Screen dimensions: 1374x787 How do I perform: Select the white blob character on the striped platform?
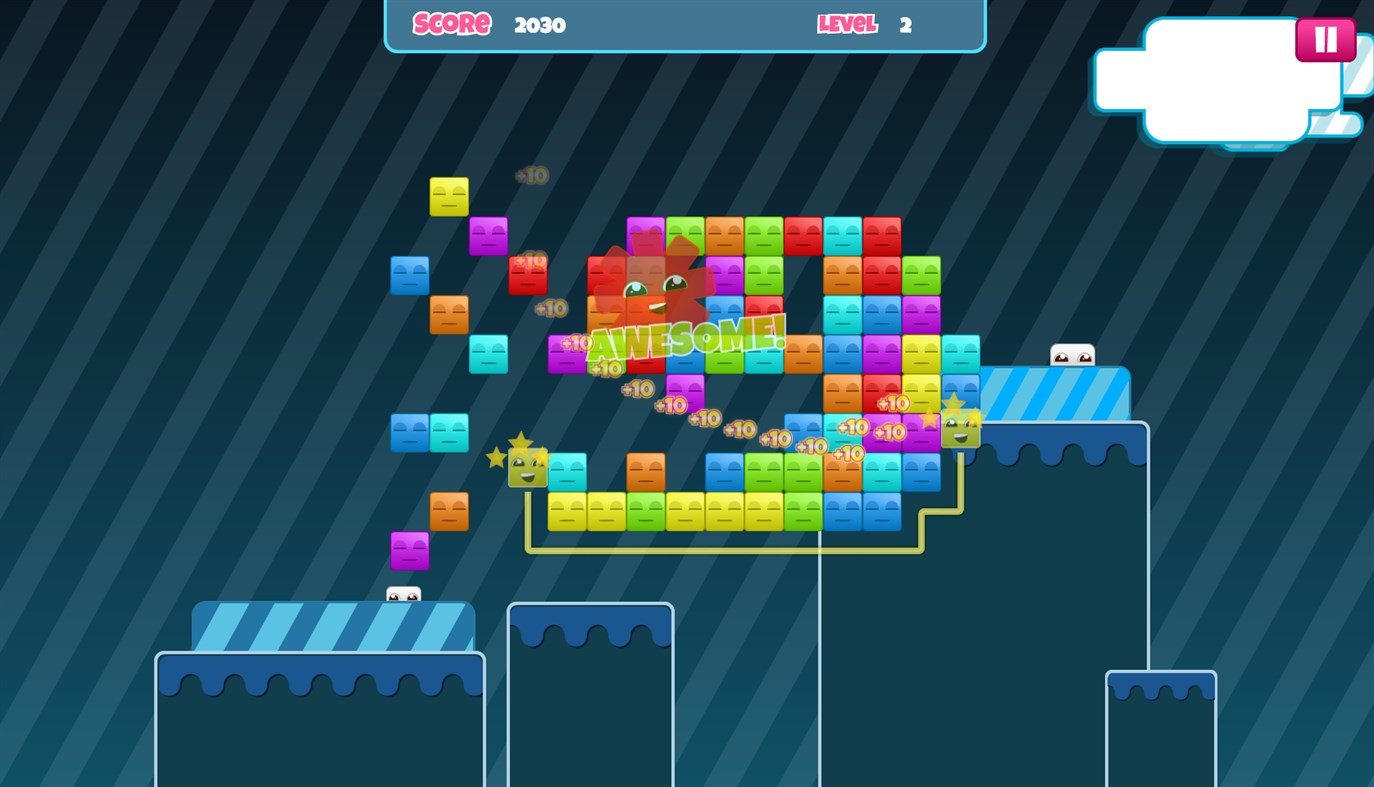coord(1071,352)
